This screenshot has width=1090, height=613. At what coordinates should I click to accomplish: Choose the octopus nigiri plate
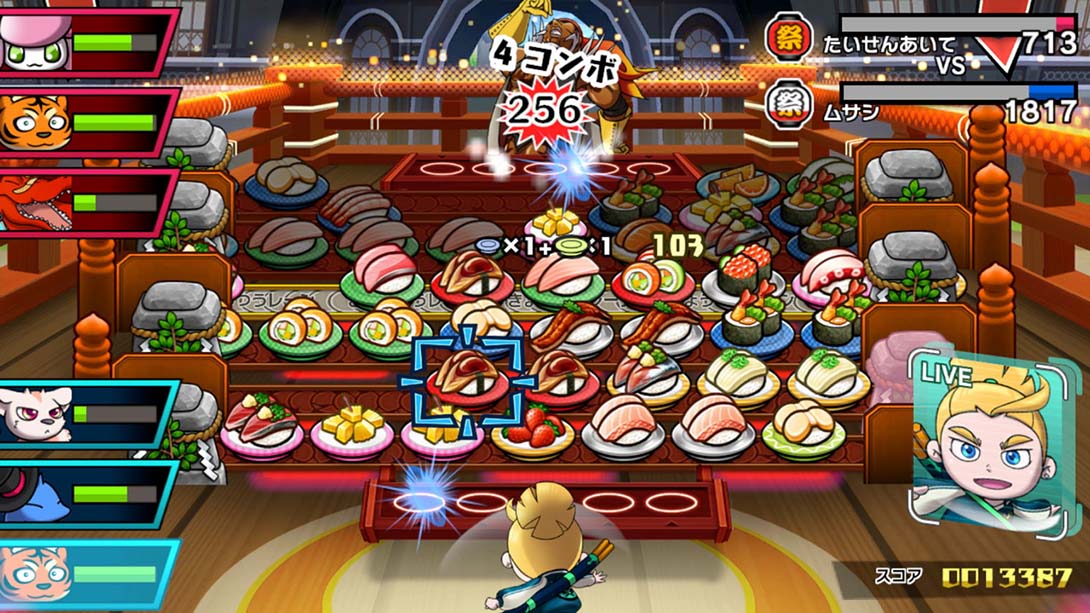click(x=829, y=273)
